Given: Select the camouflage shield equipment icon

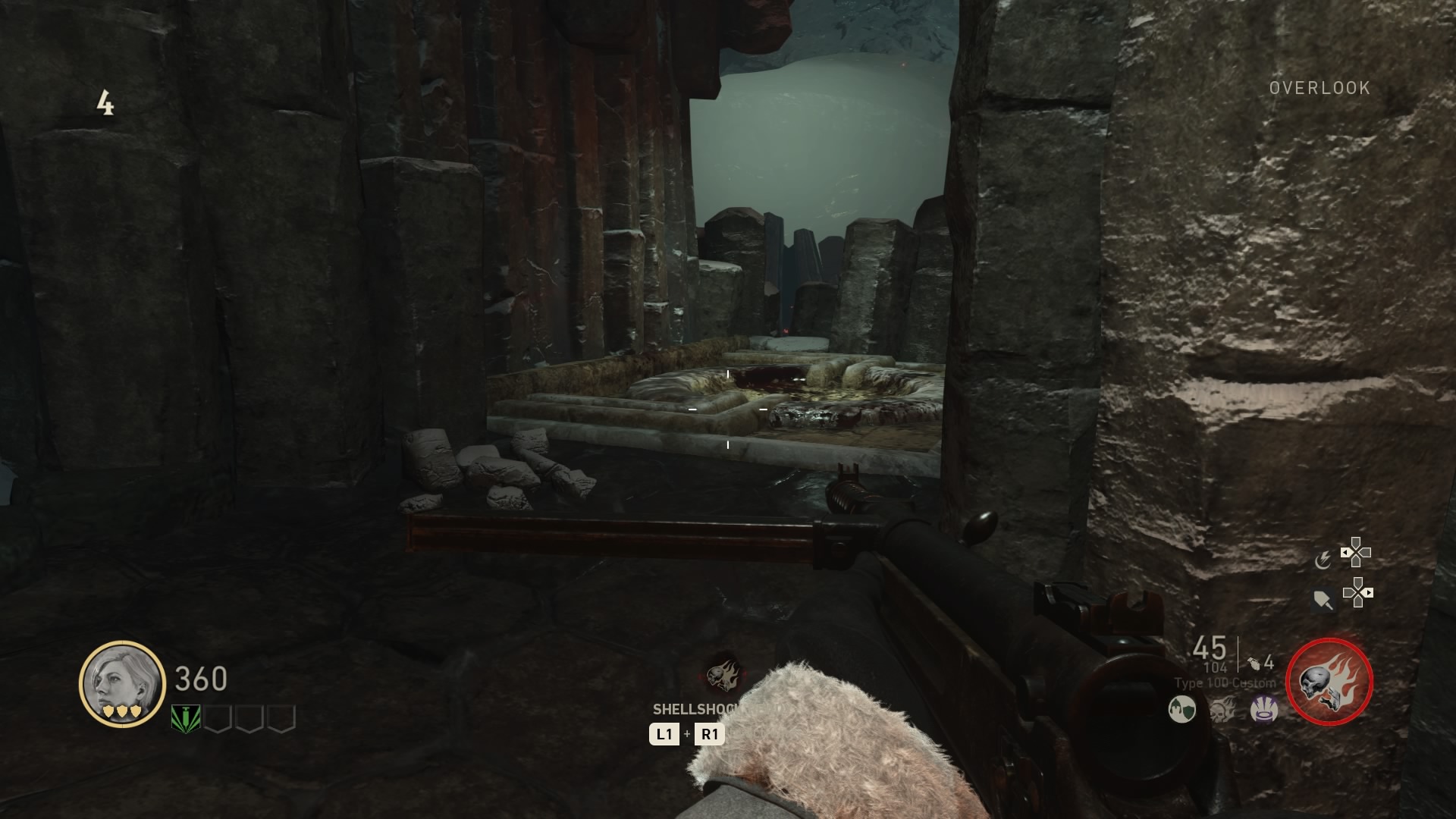Looking at the screenshot, I should (x=1181, y=710).
